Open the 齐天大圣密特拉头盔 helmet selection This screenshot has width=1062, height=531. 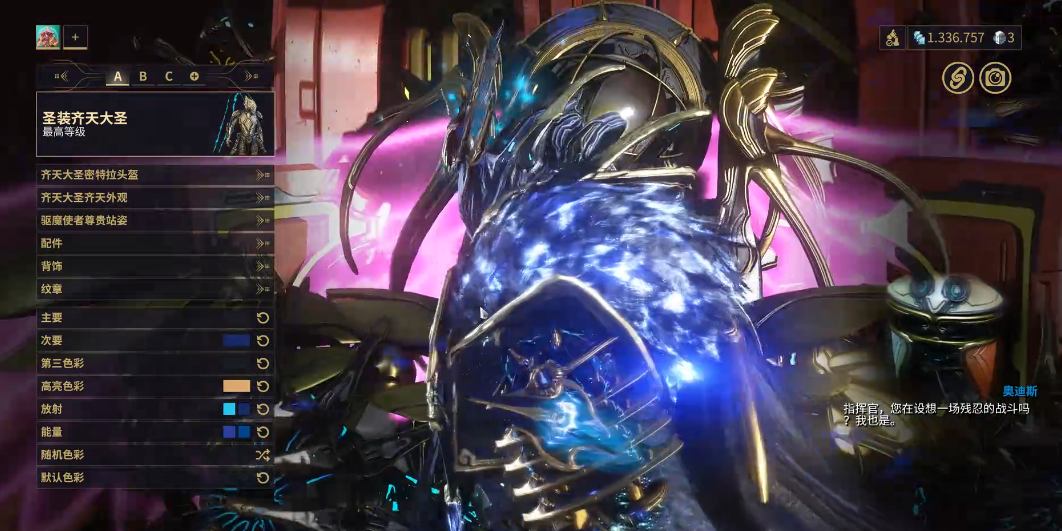[155, 174]
